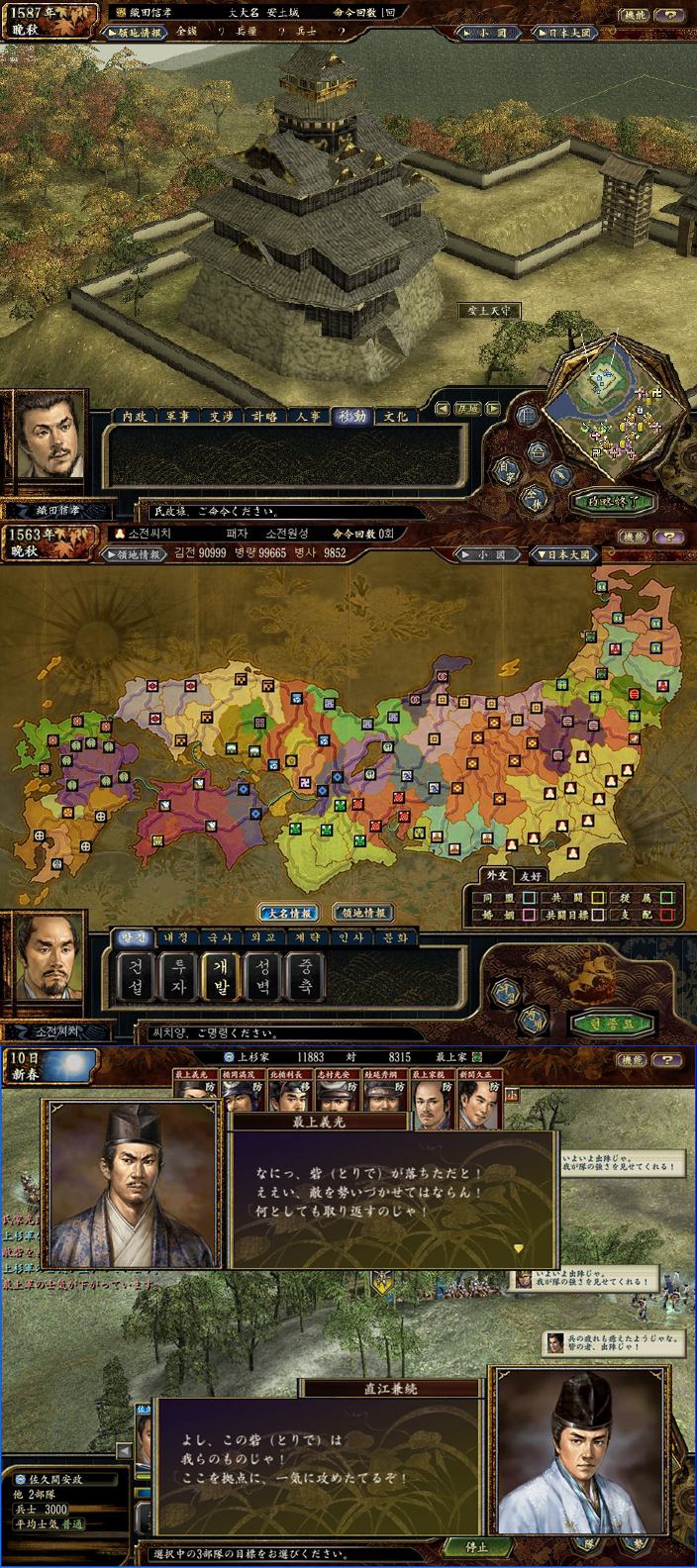The image size is (697, 1568).
Task: Advance dialogue via the yellow arrow
Action: [x=516, y=1248]
